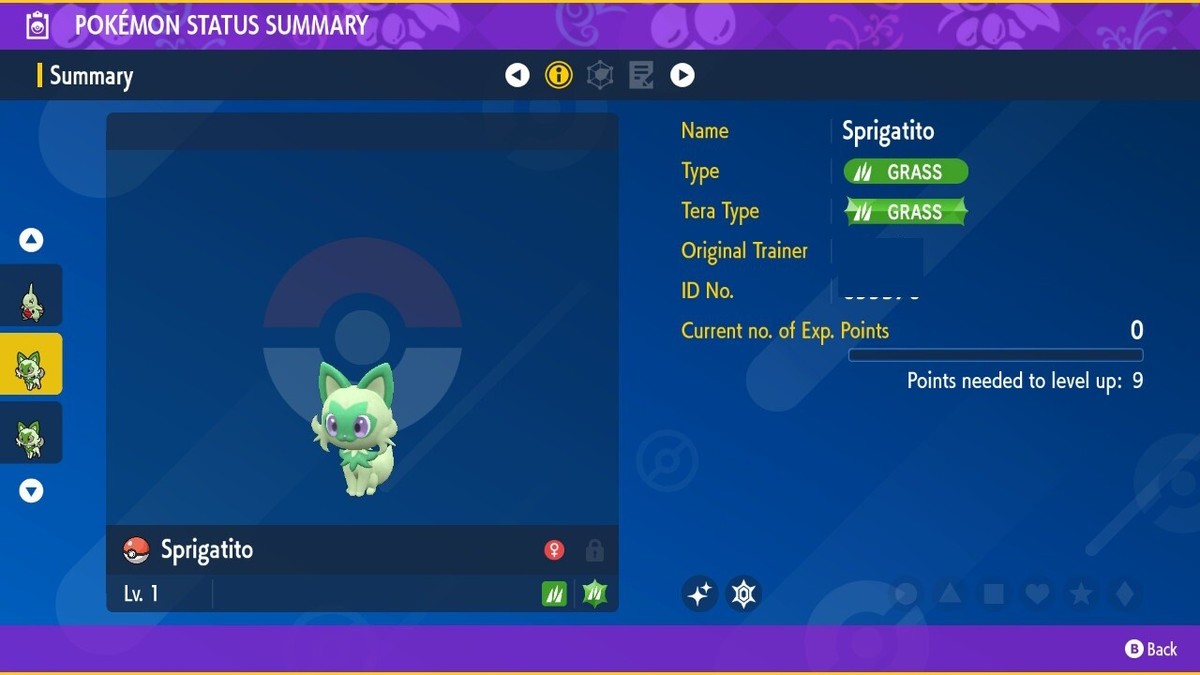Screen dimensions: 1200x675
Task: Toggle the heart marking
Action: point(1037,594)
